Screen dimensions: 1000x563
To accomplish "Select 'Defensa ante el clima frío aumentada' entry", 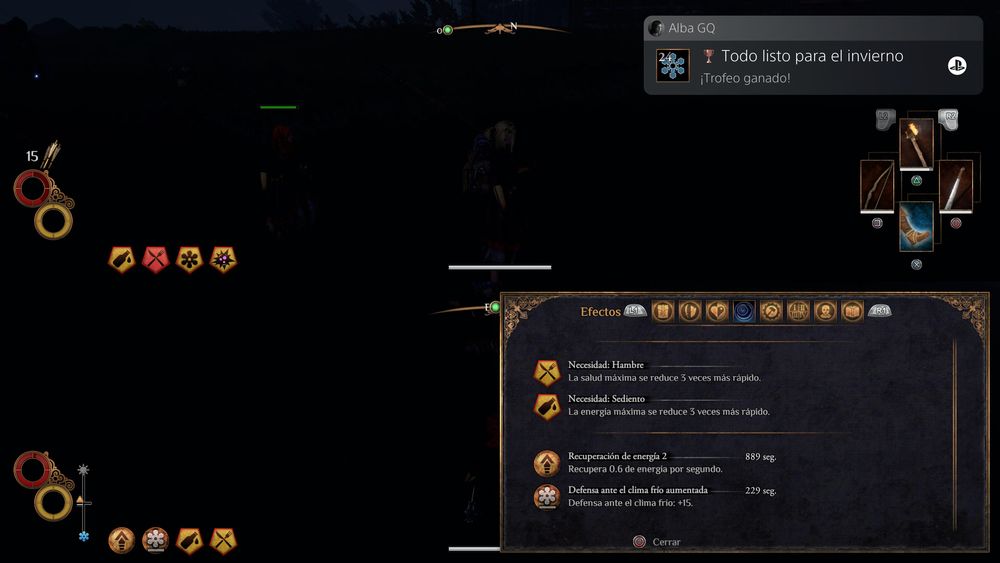I will click(x=654, y=496).
